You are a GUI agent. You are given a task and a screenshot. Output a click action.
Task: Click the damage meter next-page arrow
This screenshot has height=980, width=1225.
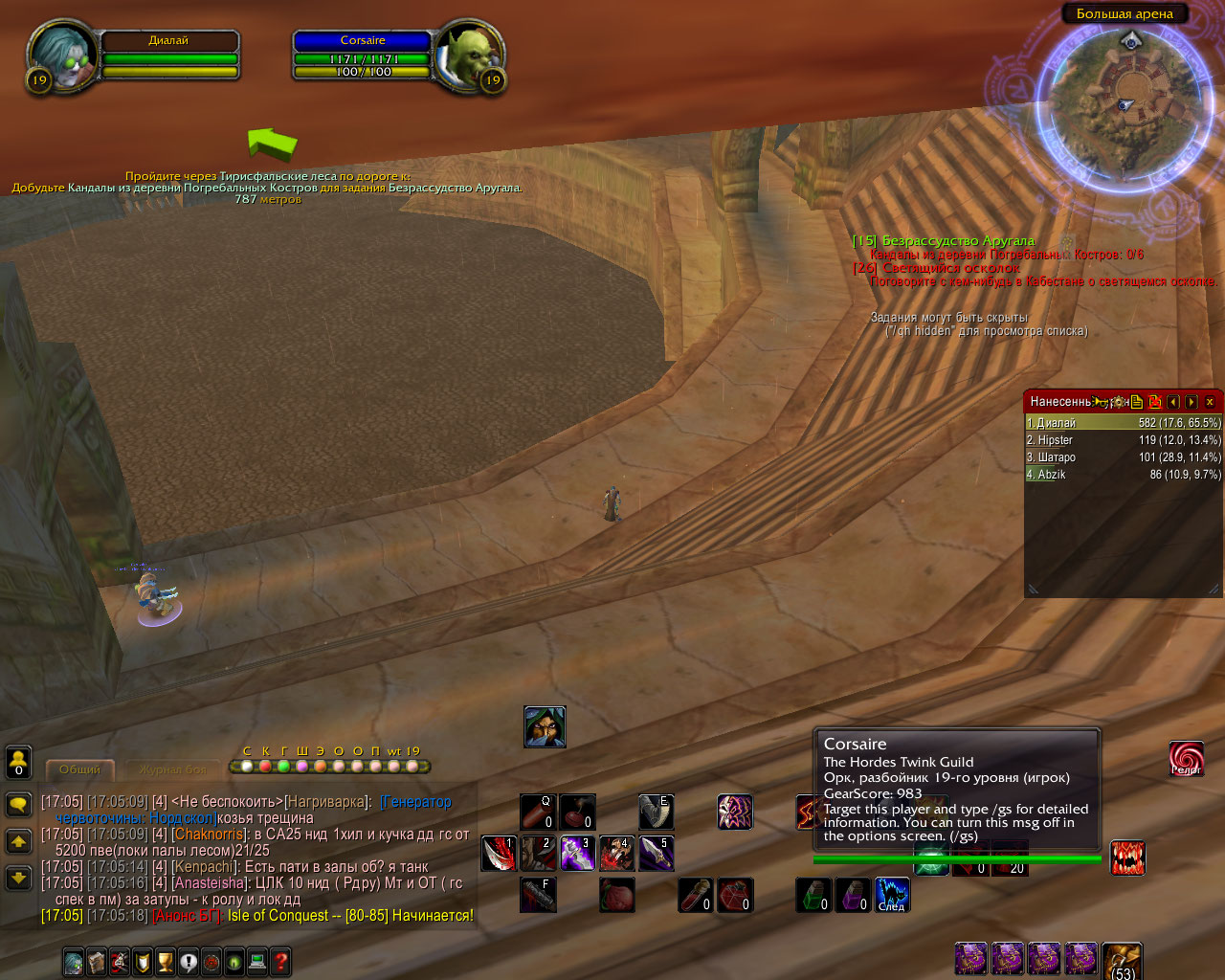(1192, 402)
